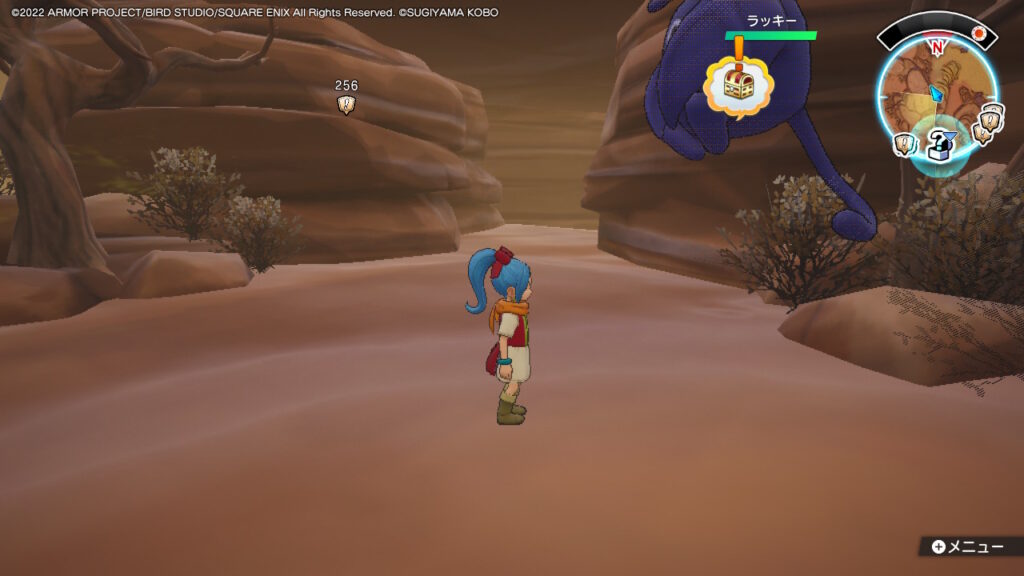Select the 256 distance quest waypoint marker

pyautogui.click(x=346, y=104)
